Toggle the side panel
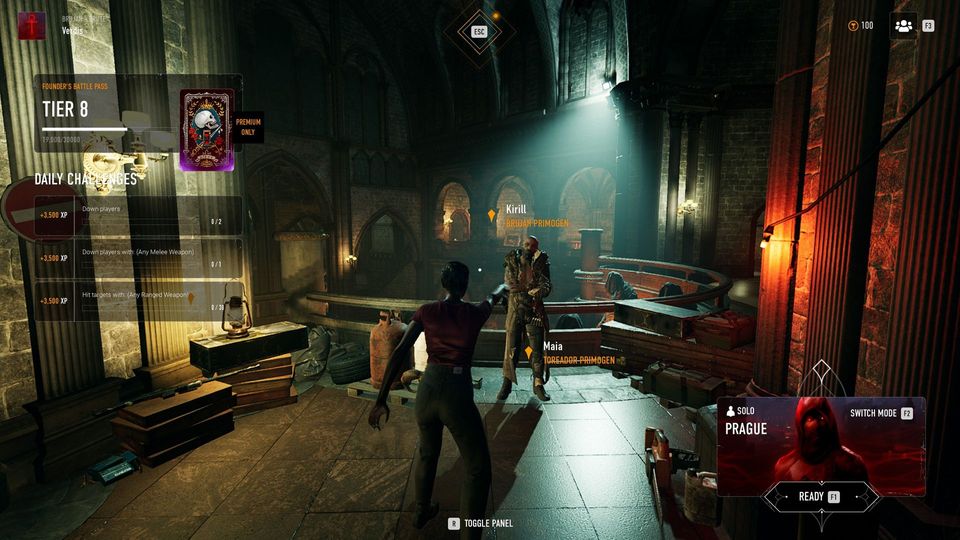The width and height of the screenshot is (960, 540). pyautogui.click(x=480, y=522)
